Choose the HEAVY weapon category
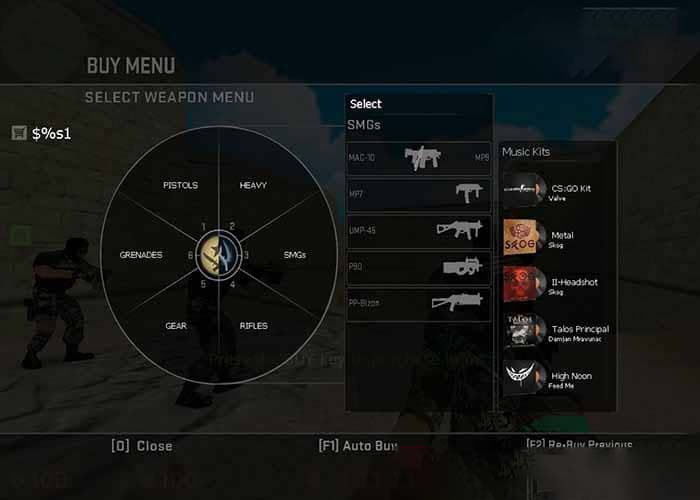 (253, 186)
